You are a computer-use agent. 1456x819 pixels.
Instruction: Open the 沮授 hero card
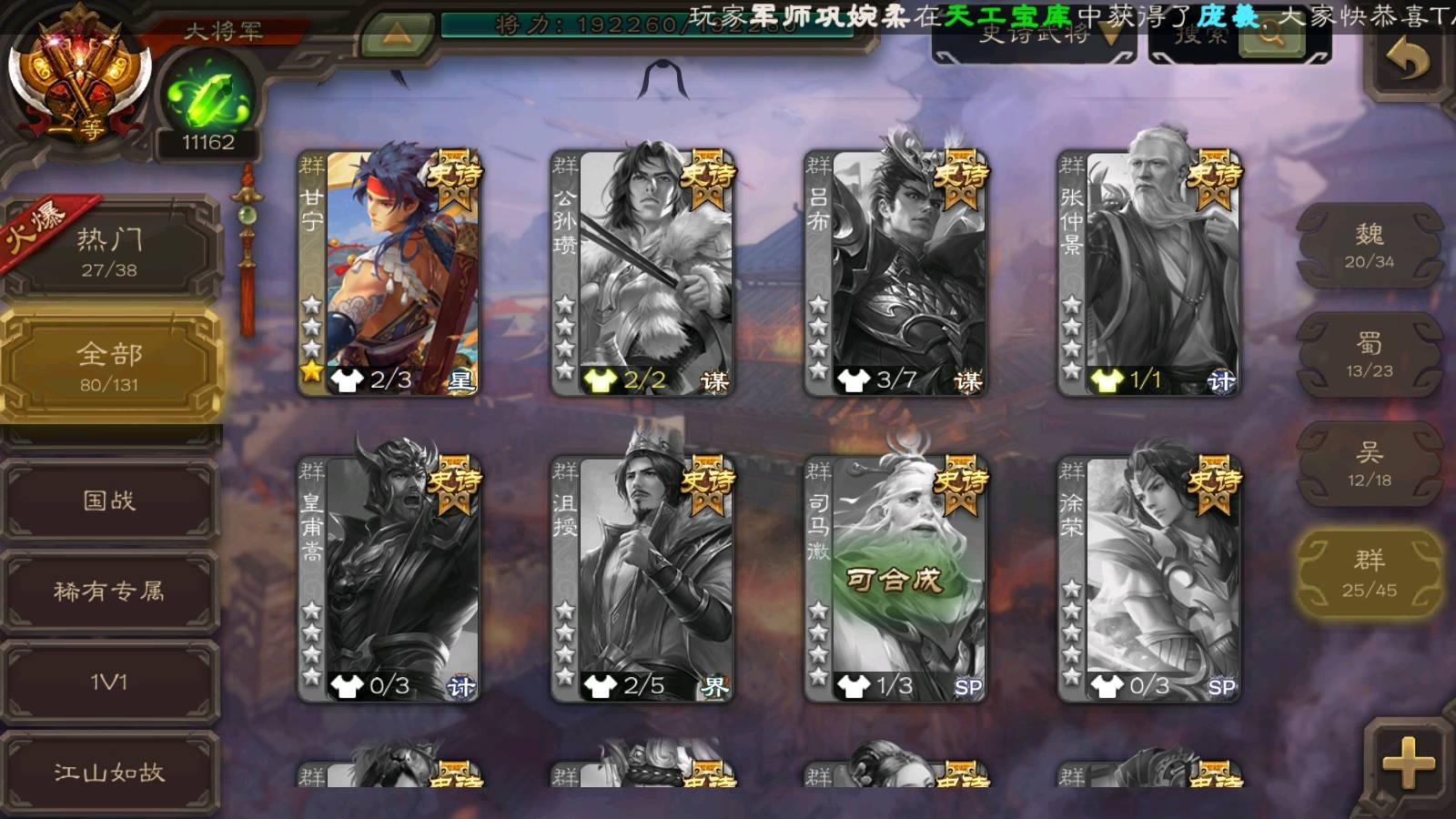[x=642, y=579]
